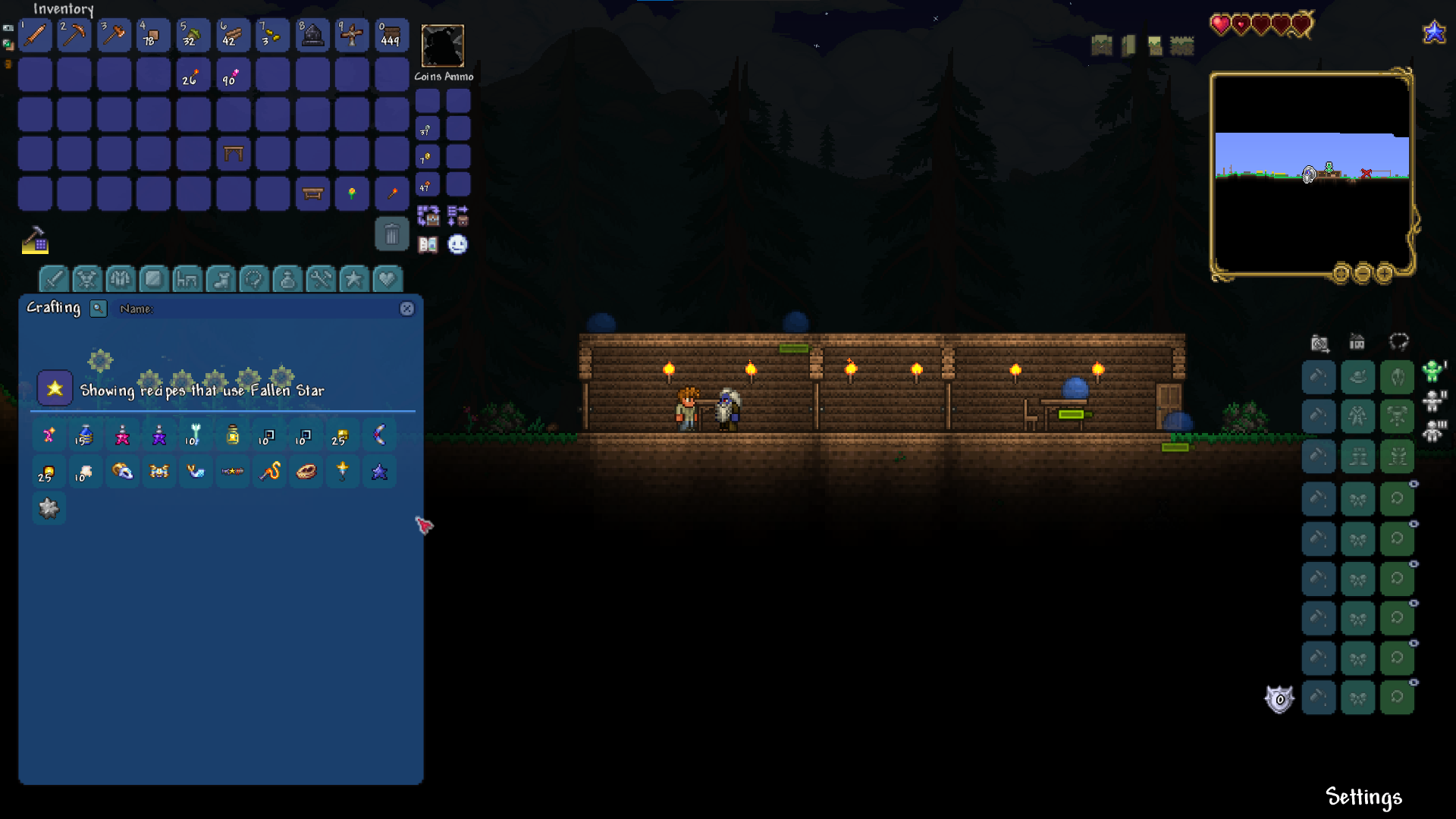Click the trash can slot

pyautogui.click(x=391, y=234)
